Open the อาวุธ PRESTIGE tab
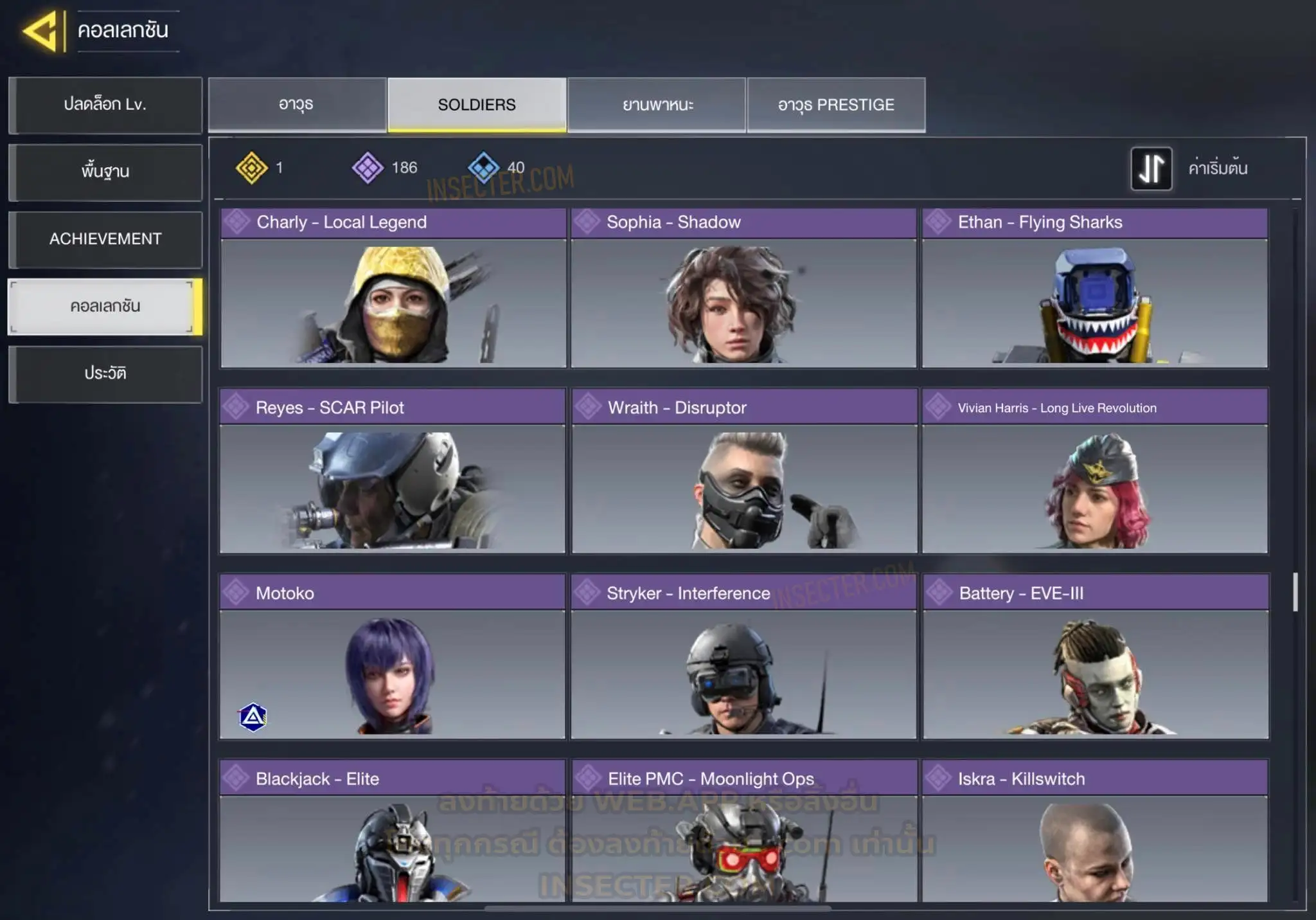 coord(836,105)
